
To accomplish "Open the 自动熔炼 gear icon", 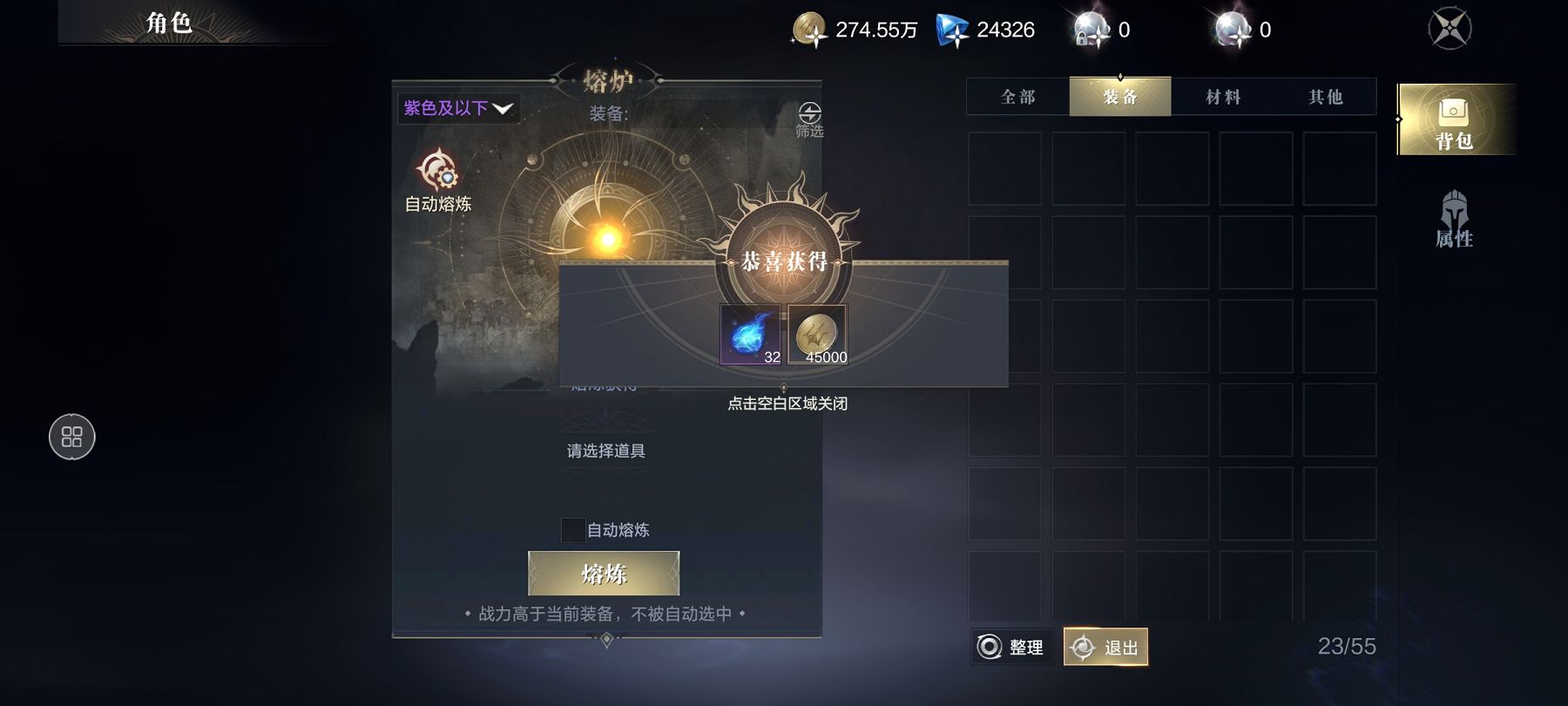I will coord(437,170).
